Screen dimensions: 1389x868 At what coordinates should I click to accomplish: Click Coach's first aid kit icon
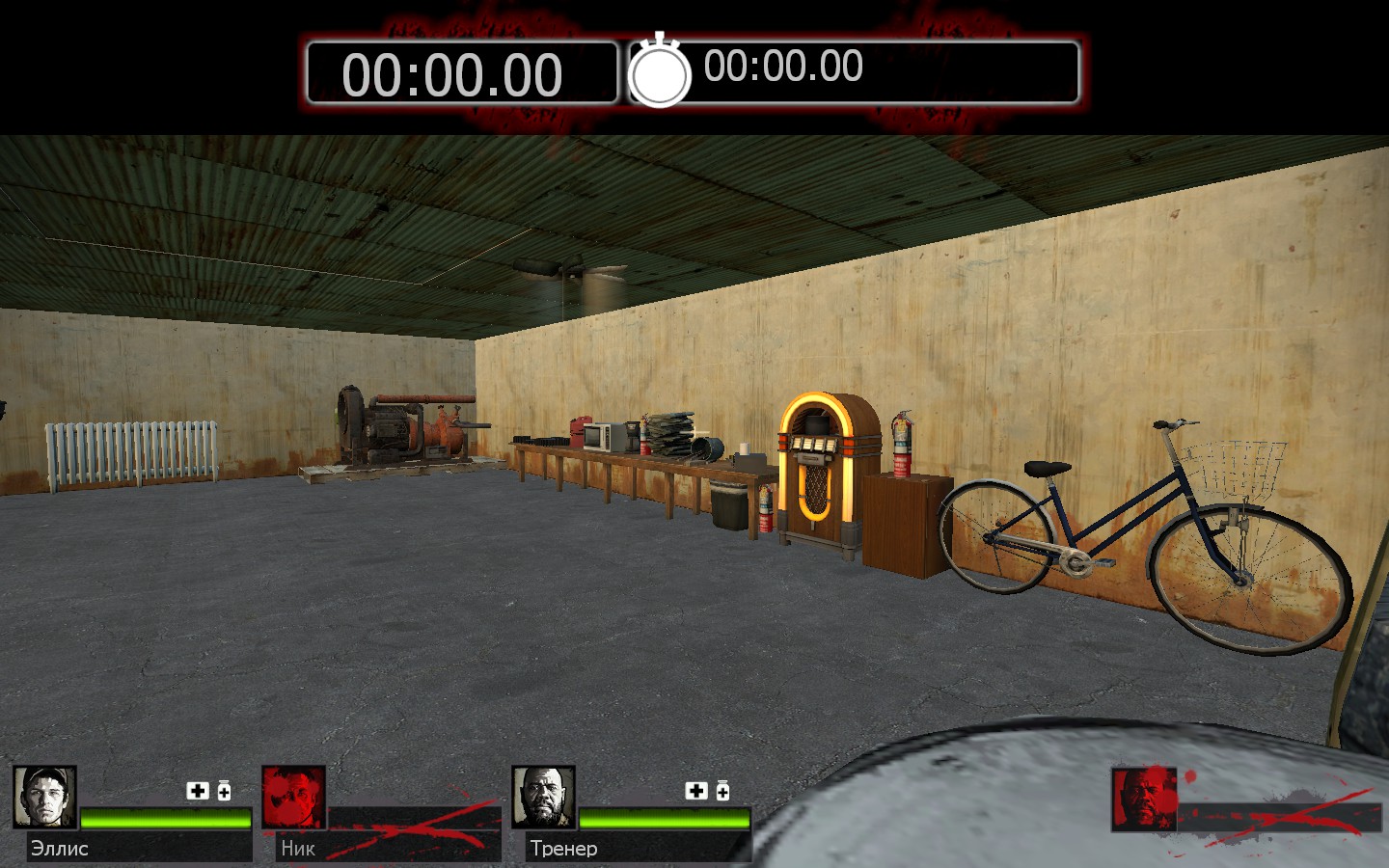[696, 791]
